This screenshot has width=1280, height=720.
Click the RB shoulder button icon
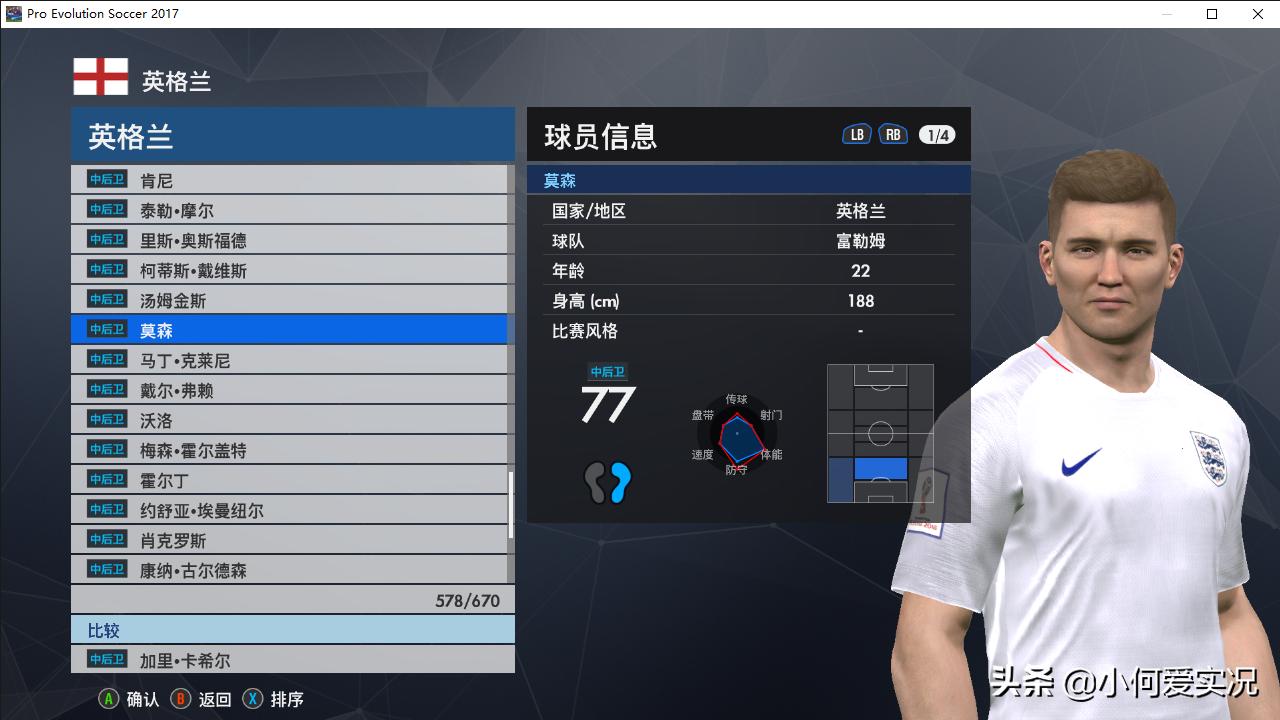point(893,132)
